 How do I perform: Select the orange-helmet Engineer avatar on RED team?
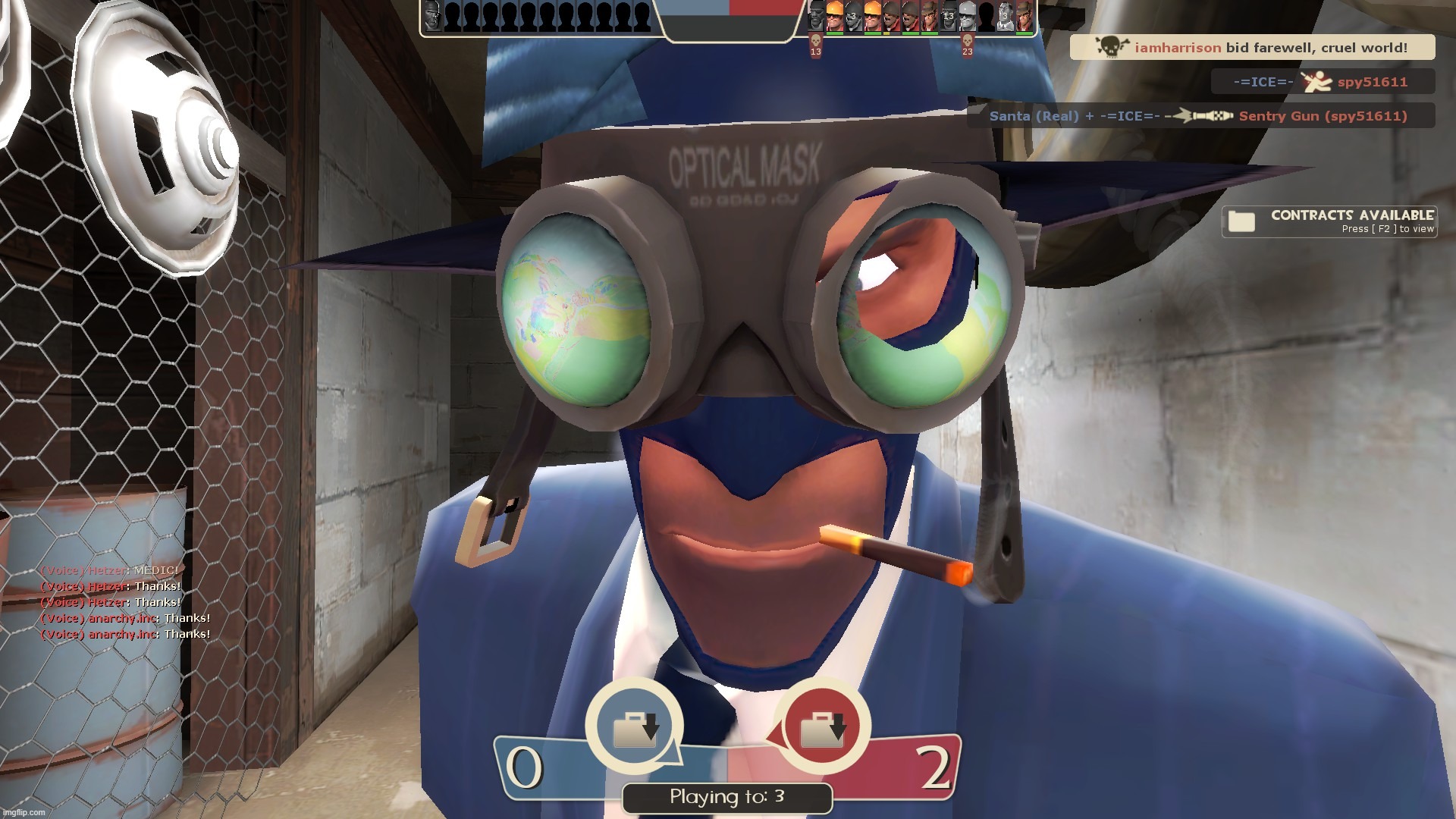click(834, 15)
